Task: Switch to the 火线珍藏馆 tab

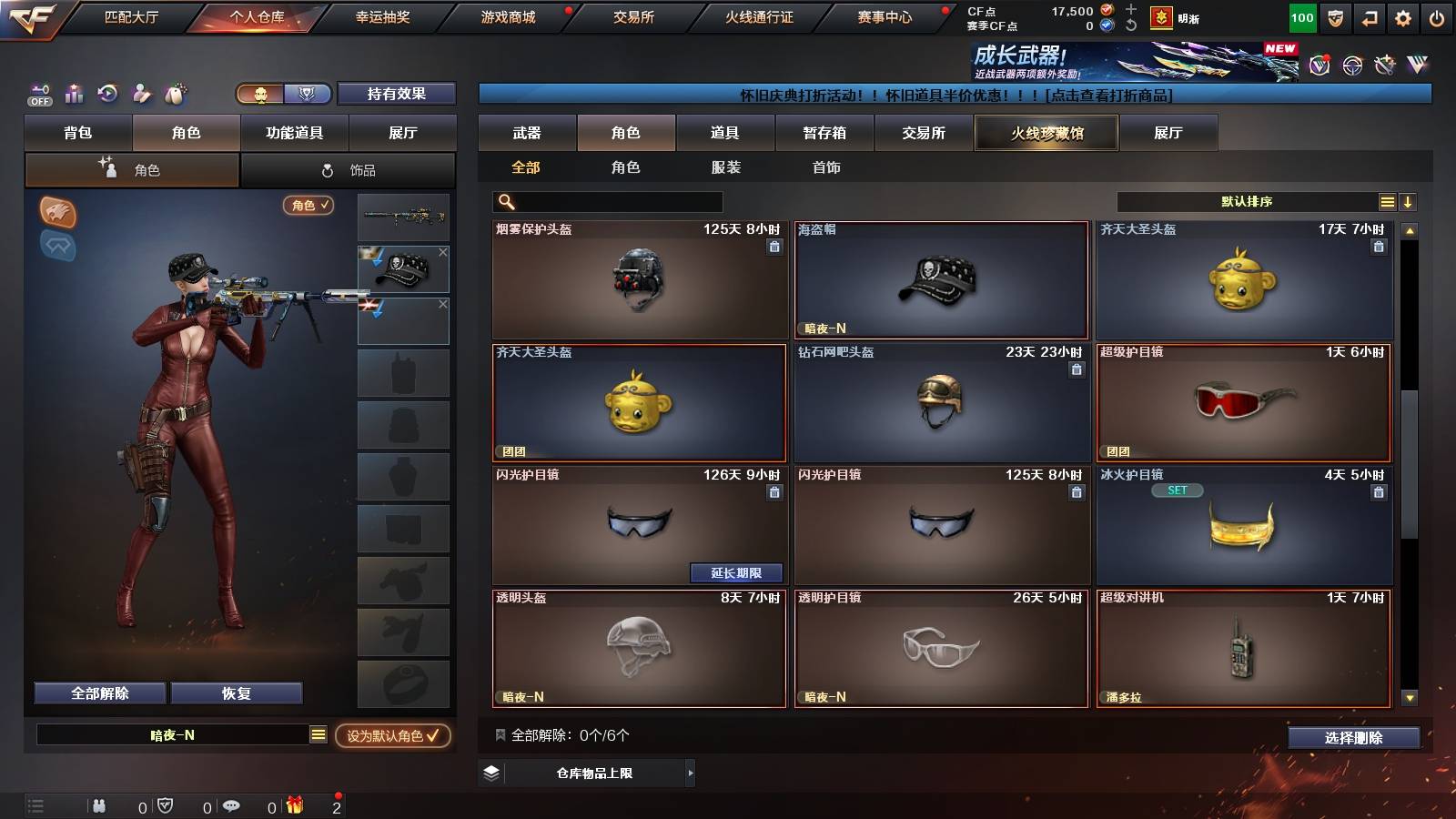Action: (1046, 133)
